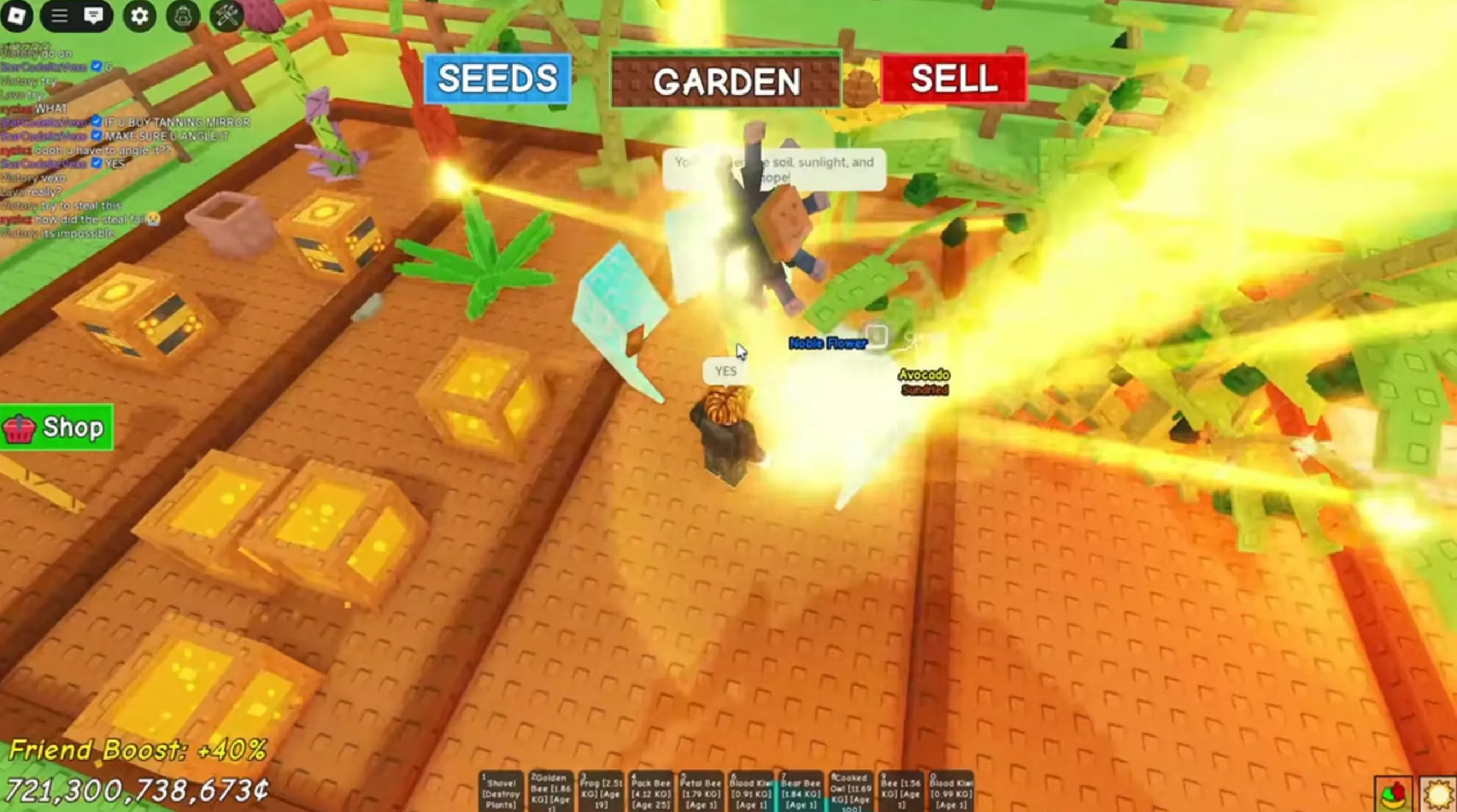
Task: Open the Shop panel
Action: [x=56, y=427]
